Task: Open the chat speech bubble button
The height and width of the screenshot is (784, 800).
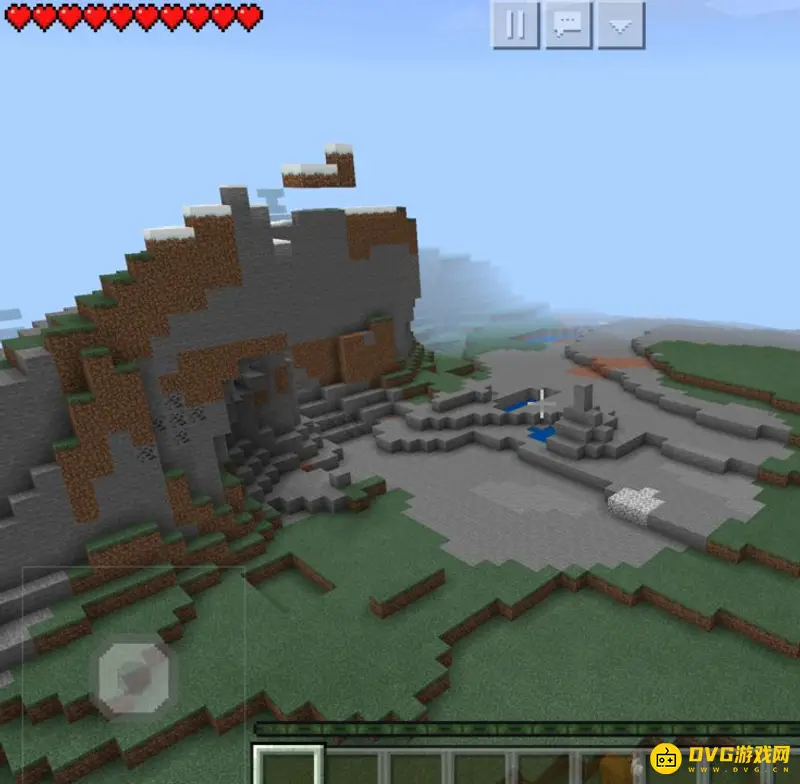Action: [568, 25]
